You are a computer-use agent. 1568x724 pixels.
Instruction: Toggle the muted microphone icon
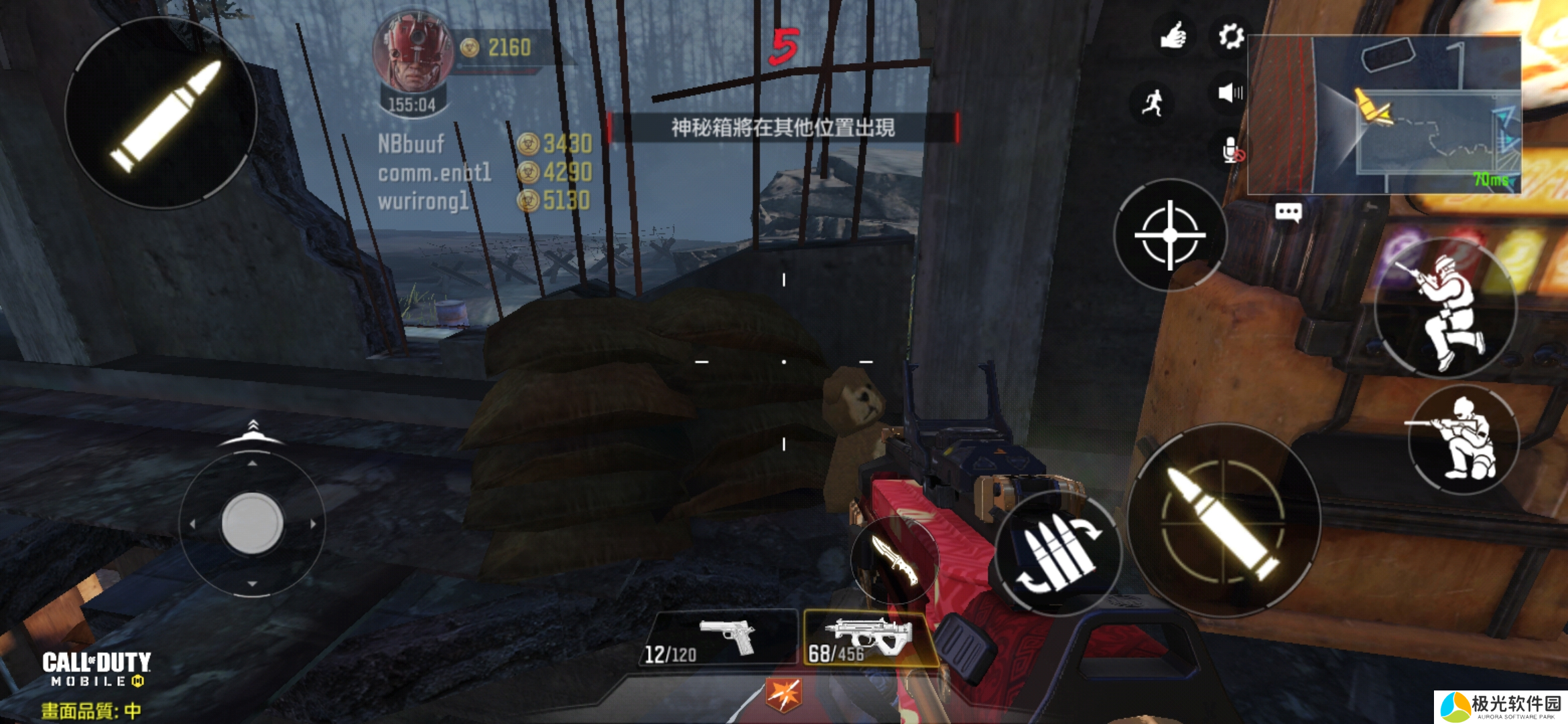(1232, 151)
